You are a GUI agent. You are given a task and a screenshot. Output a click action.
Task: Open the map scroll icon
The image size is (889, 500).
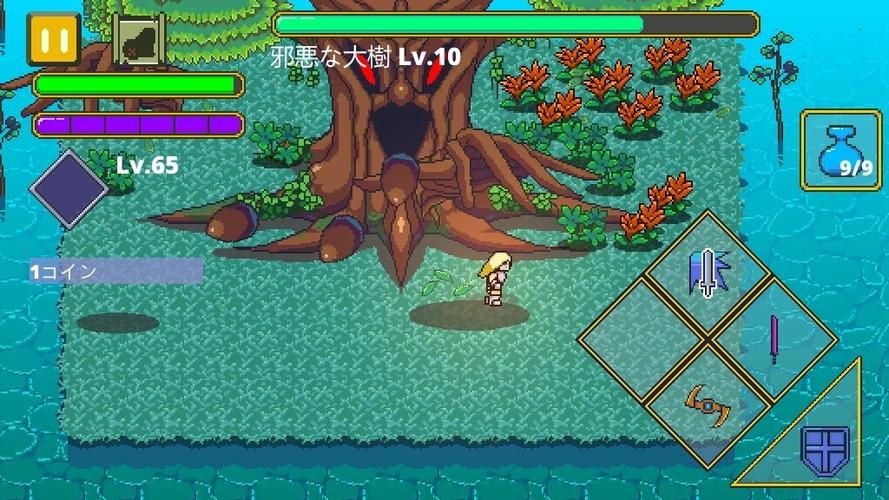point(138,40)
